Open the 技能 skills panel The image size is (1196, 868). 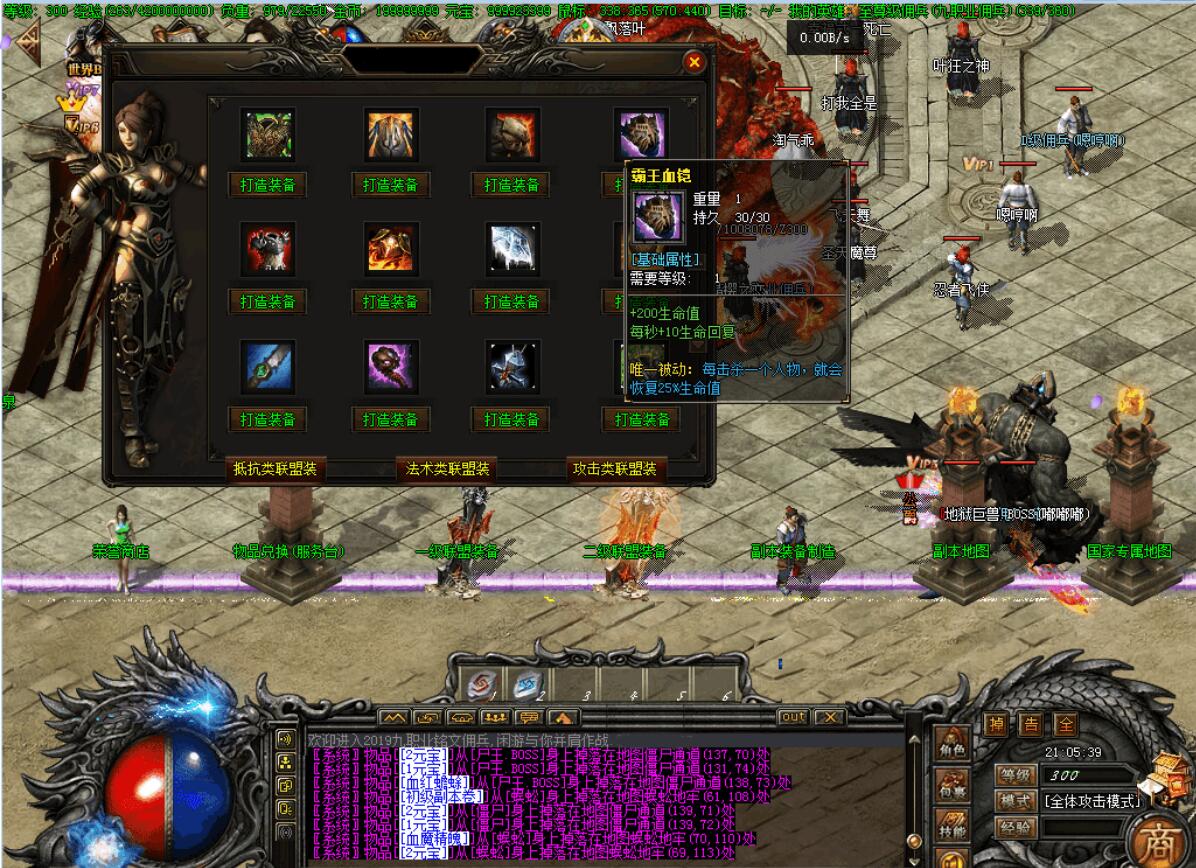coord(952,826)
